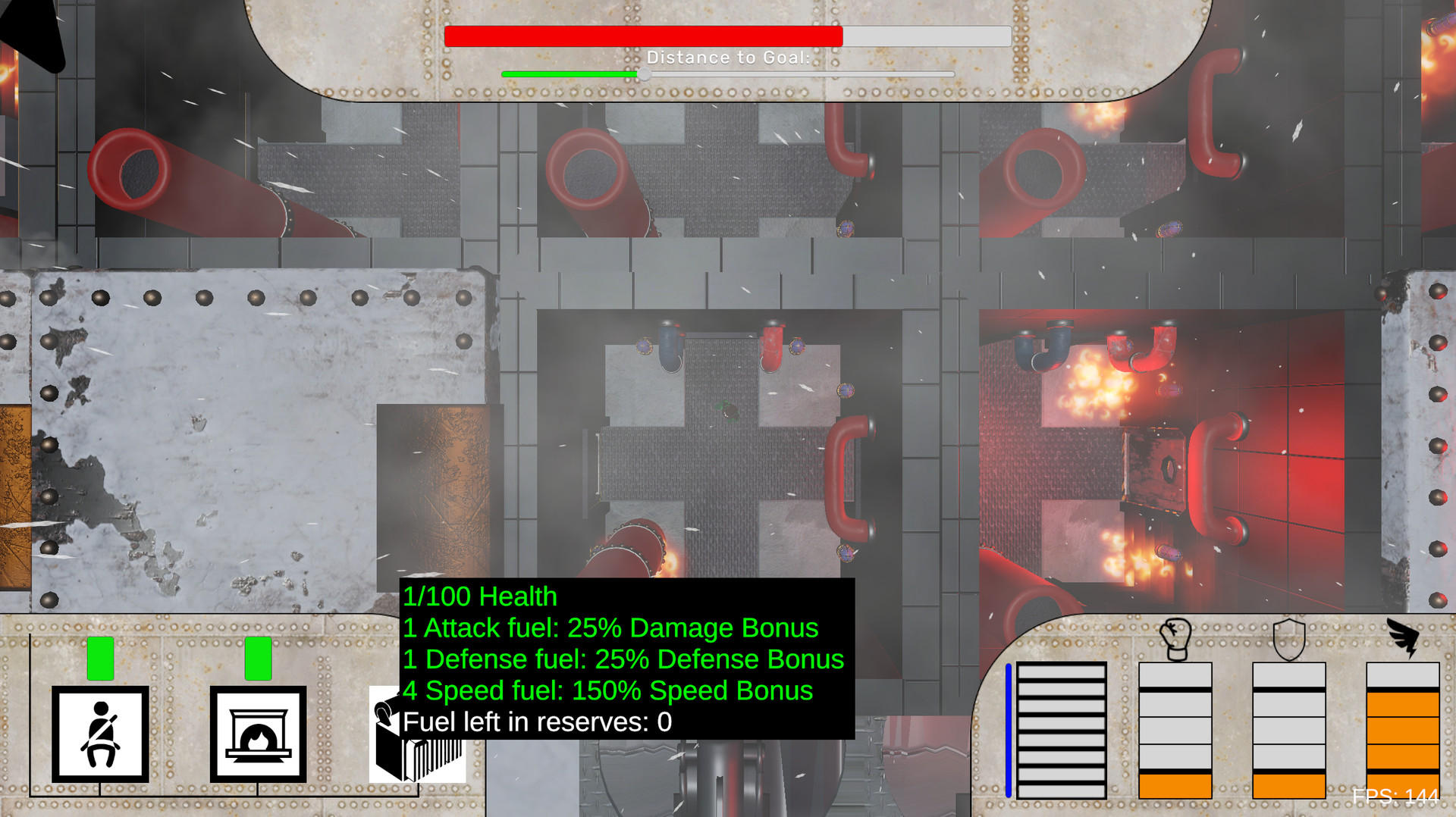Image resolution: width=1456 pixels, height=817 pixels.
Task: Click the 1/100 Health status line
Action: [x=479, y=596]
